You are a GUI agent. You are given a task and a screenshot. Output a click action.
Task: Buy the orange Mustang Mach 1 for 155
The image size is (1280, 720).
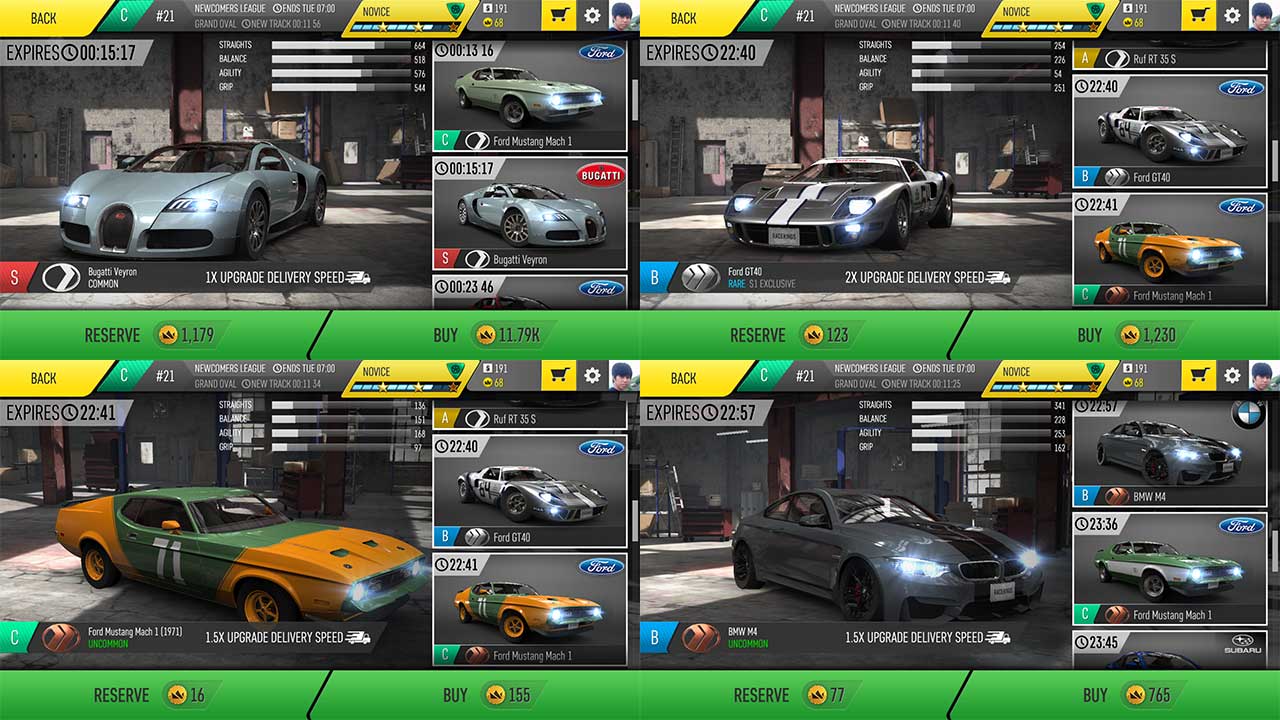pos(480,695)
